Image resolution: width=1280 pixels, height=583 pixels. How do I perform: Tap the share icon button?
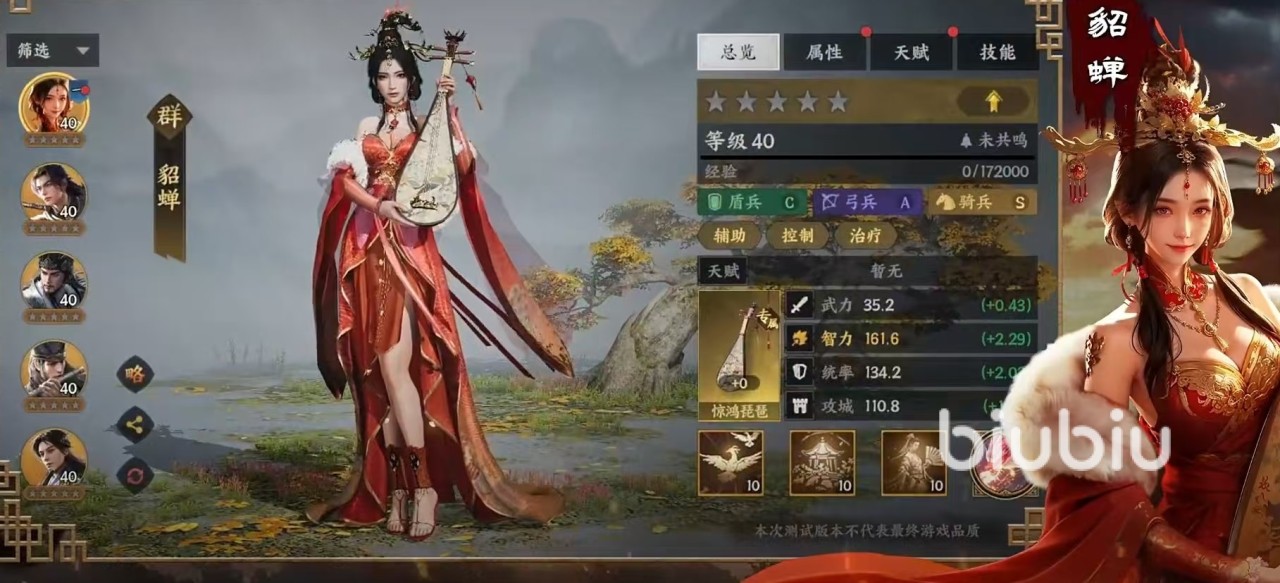pos(135,424)
